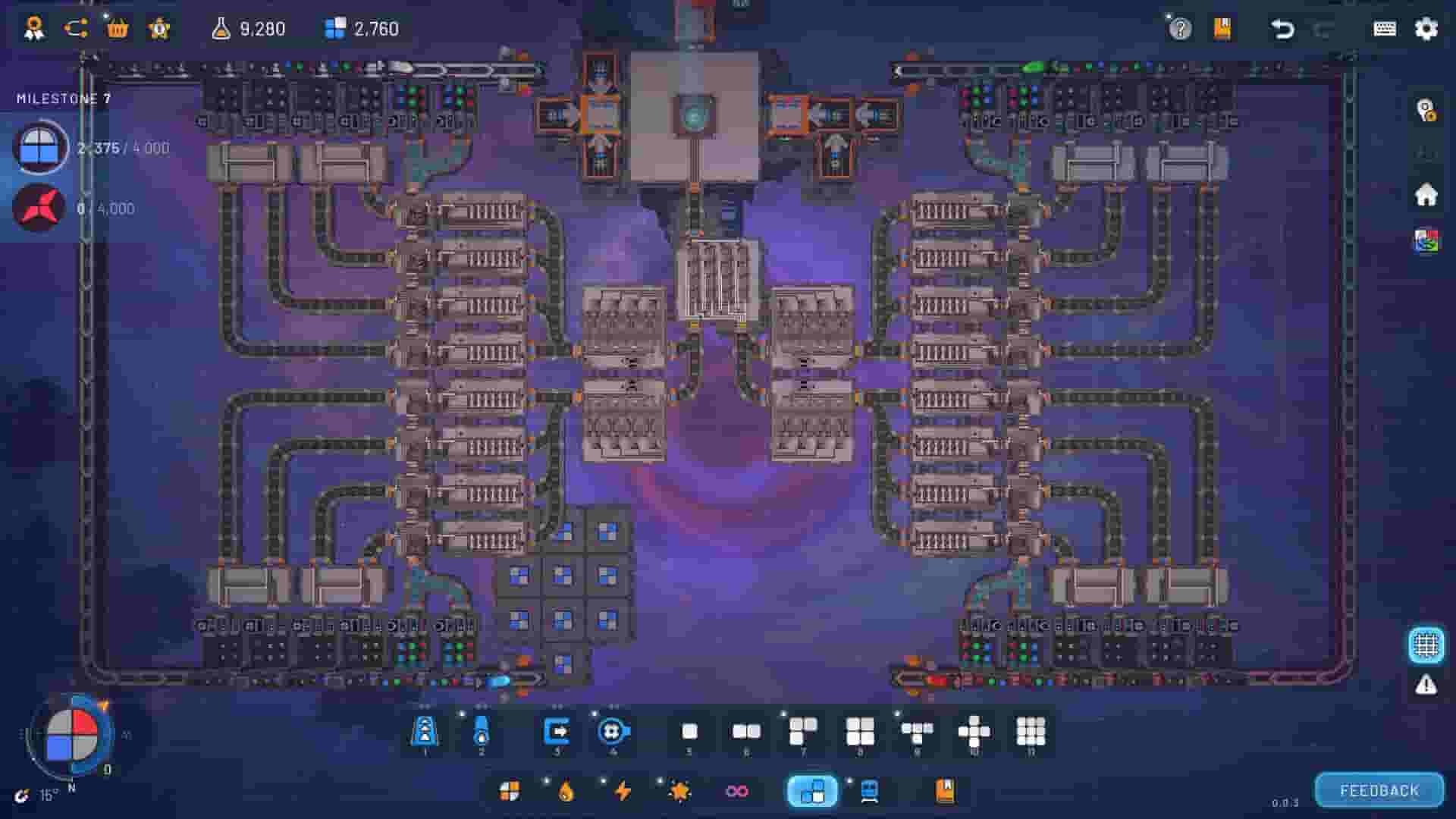Screen dimensions: 1456x819
Task: Toggle the keyboard shortcuts display
Action: point(1385,30)
